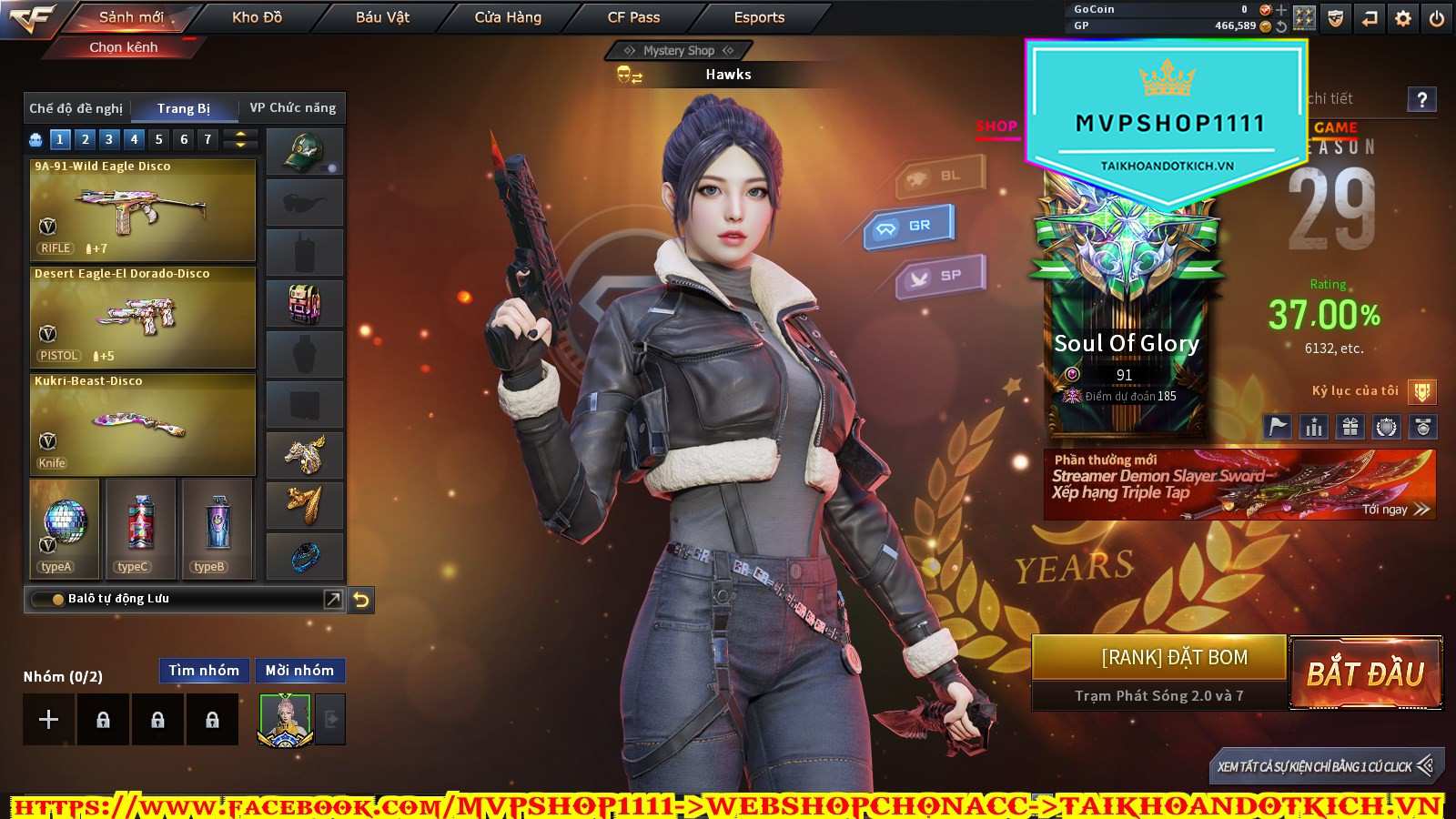Choose loadout bag number 3
This screenshot has width=1456, height=819.
[x=109, y=139]
